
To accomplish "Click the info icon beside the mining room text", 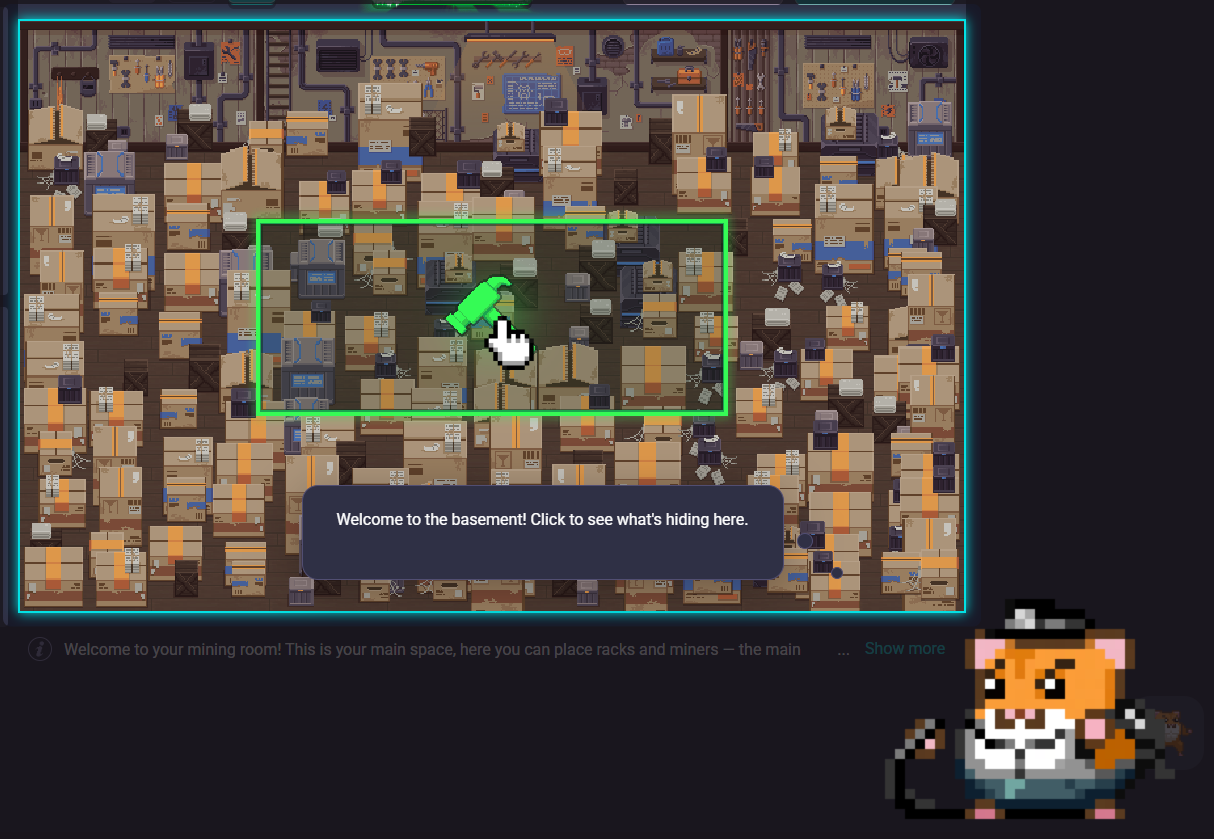I will (39, 649).
